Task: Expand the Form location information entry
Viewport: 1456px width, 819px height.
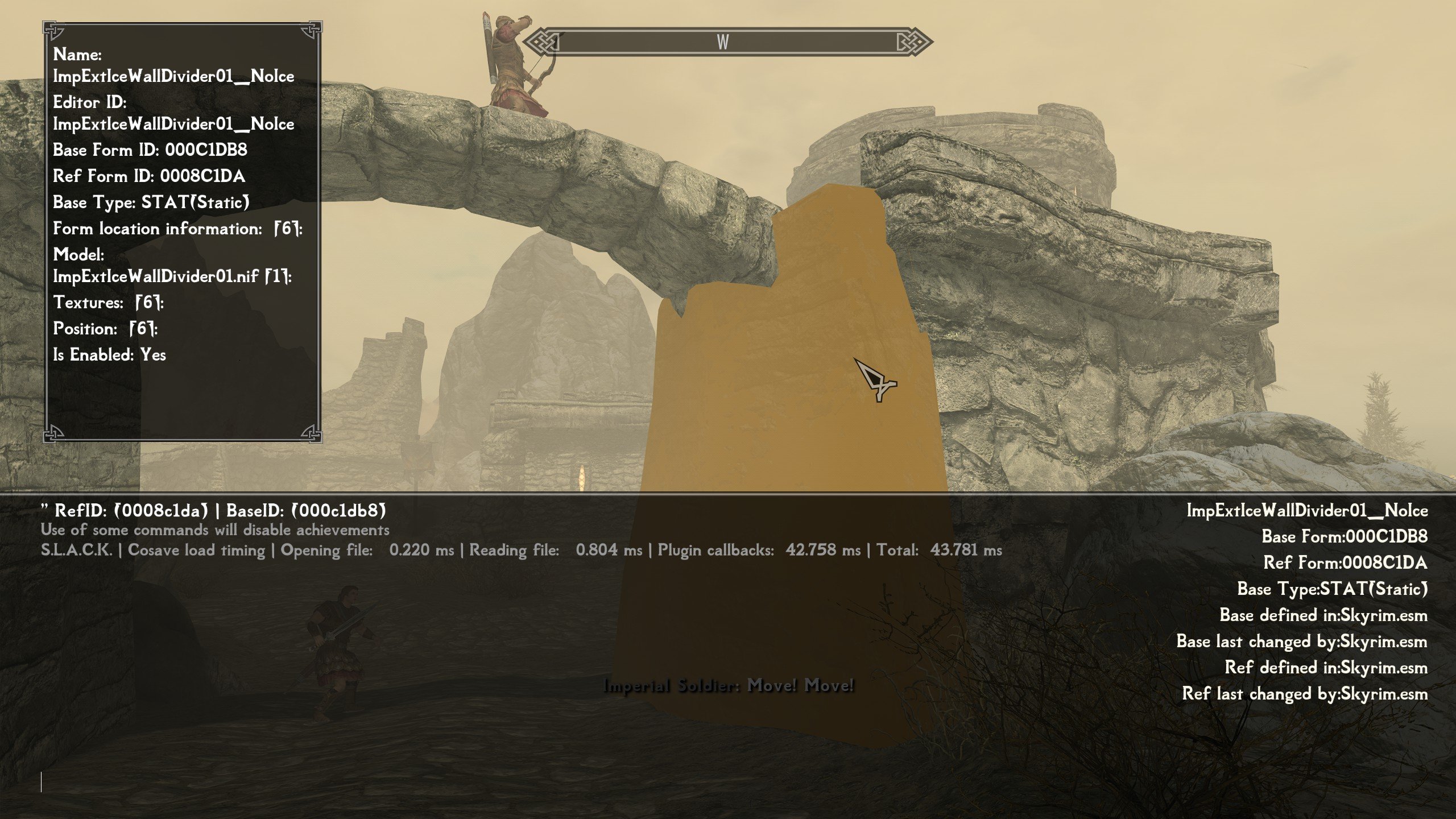Action: 177,229
